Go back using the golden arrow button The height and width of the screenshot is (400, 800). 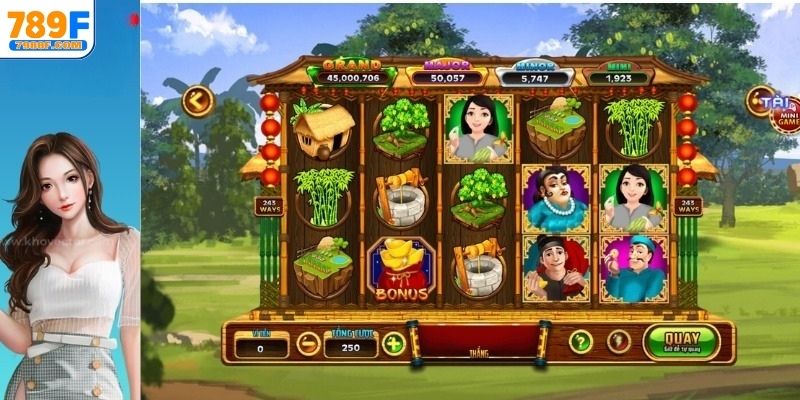[x=196, y=101]
